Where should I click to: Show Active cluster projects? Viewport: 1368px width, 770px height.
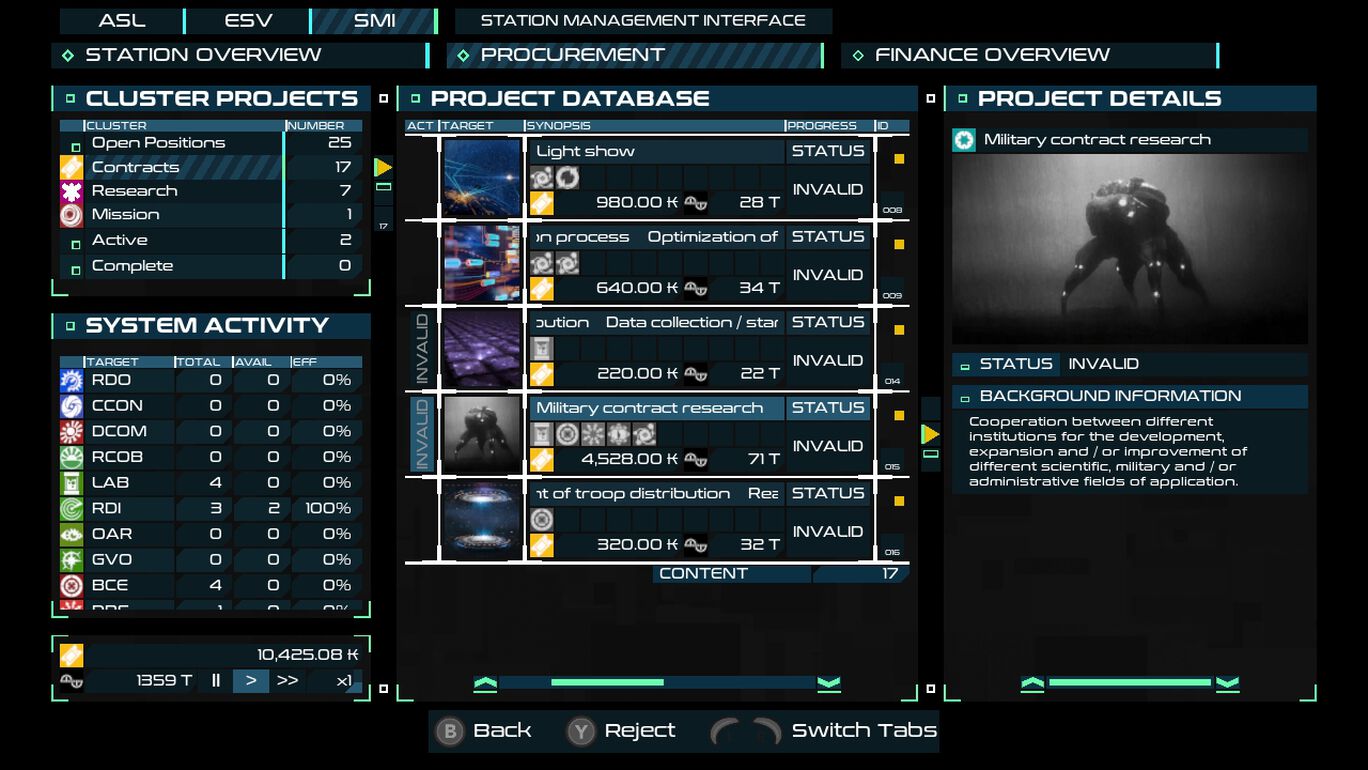coord(180,240)
